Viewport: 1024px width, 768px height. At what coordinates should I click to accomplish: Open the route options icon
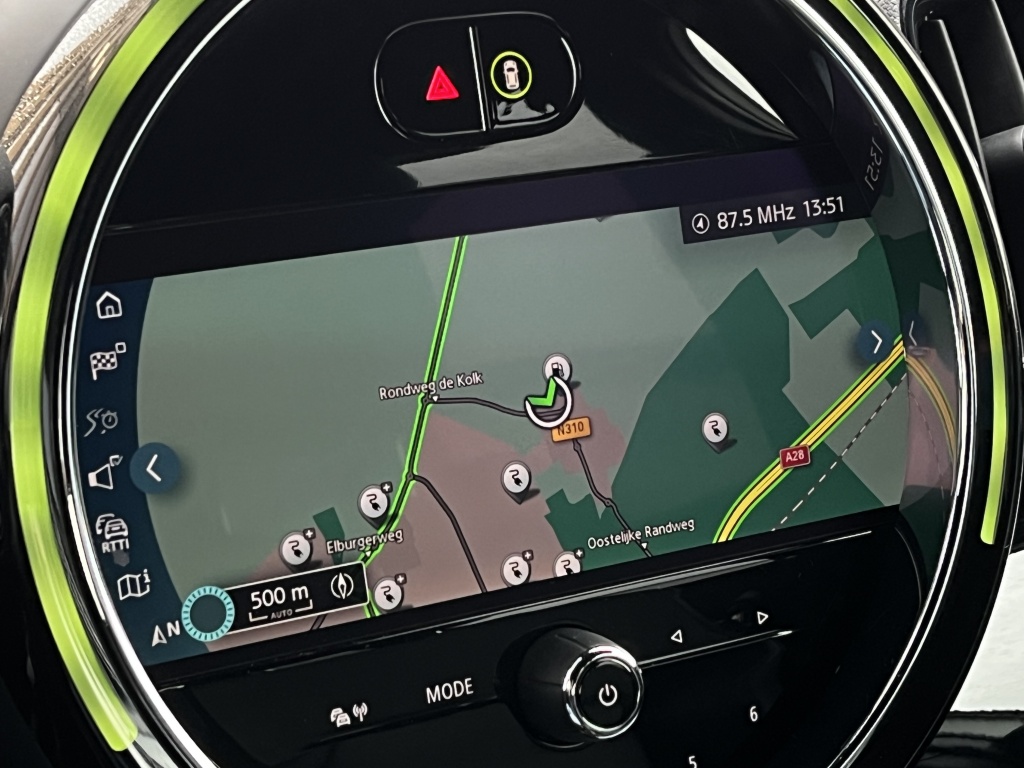tap(101, 419)
